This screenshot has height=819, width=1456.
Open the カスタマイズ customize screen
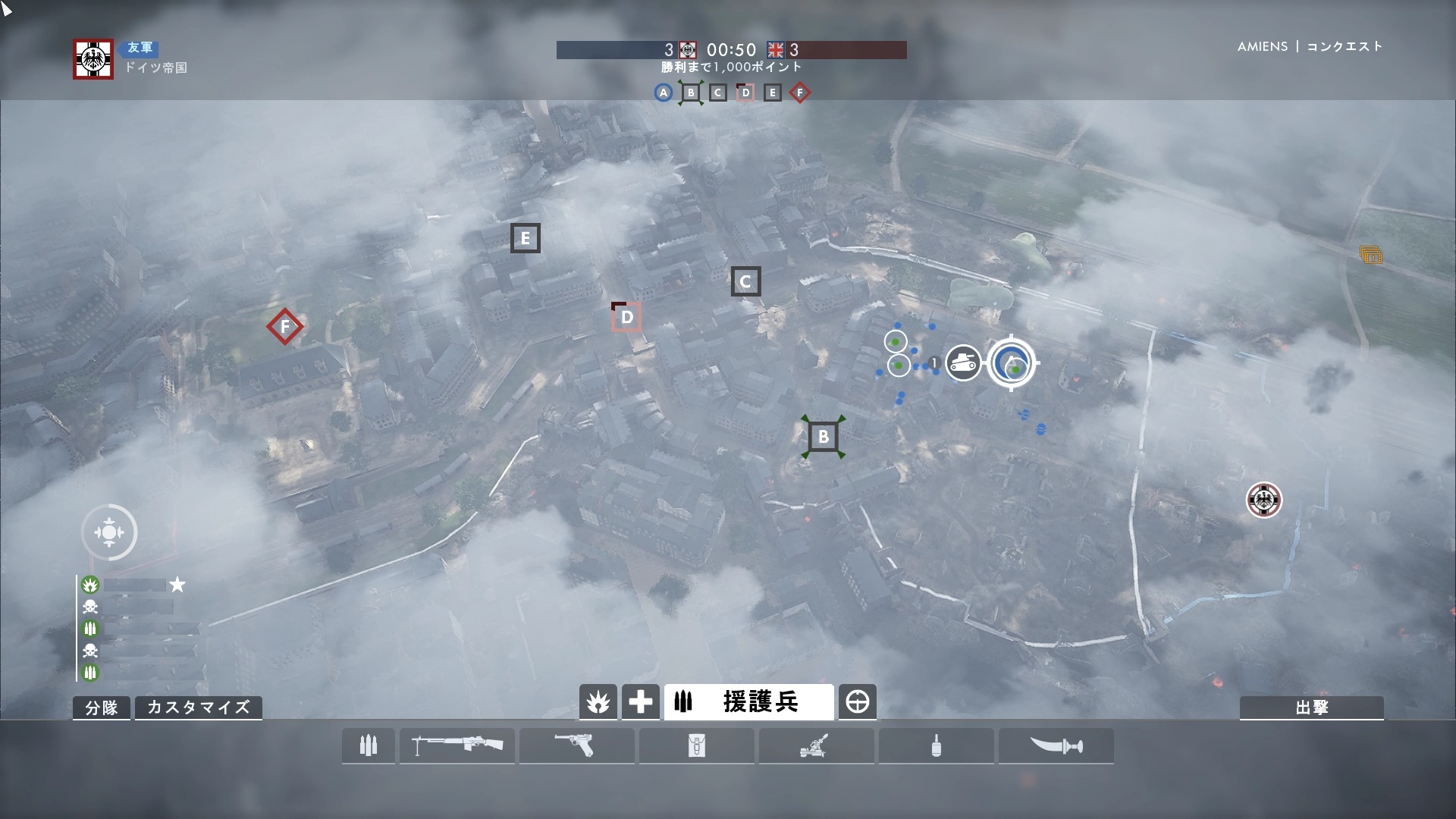tap(198, 708)
